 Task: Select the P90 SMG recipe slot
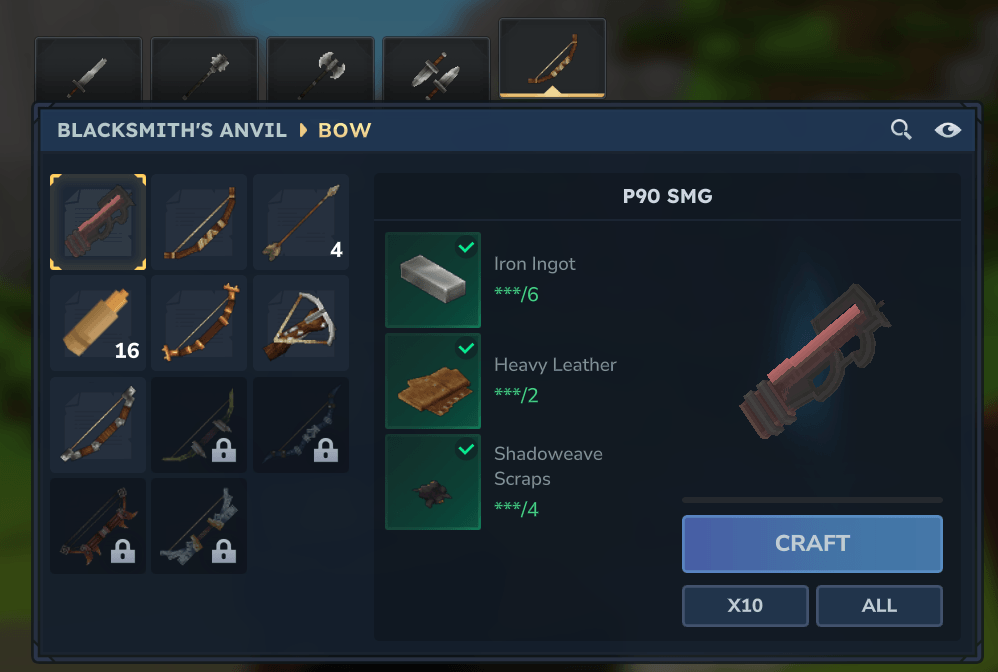click(98, 222)
